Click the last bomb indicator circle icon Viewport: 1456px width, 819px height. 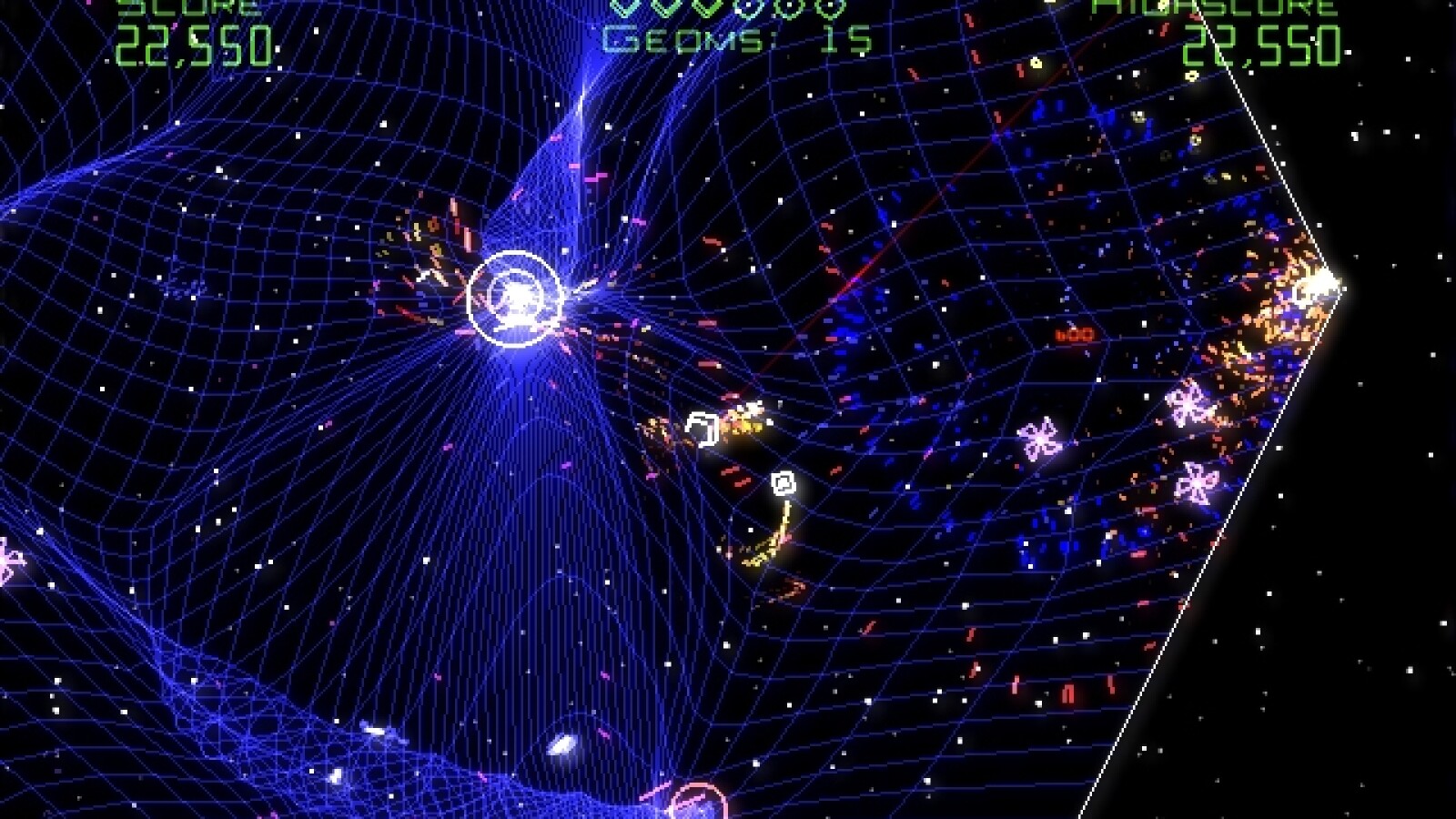click(x=830, y=11)
